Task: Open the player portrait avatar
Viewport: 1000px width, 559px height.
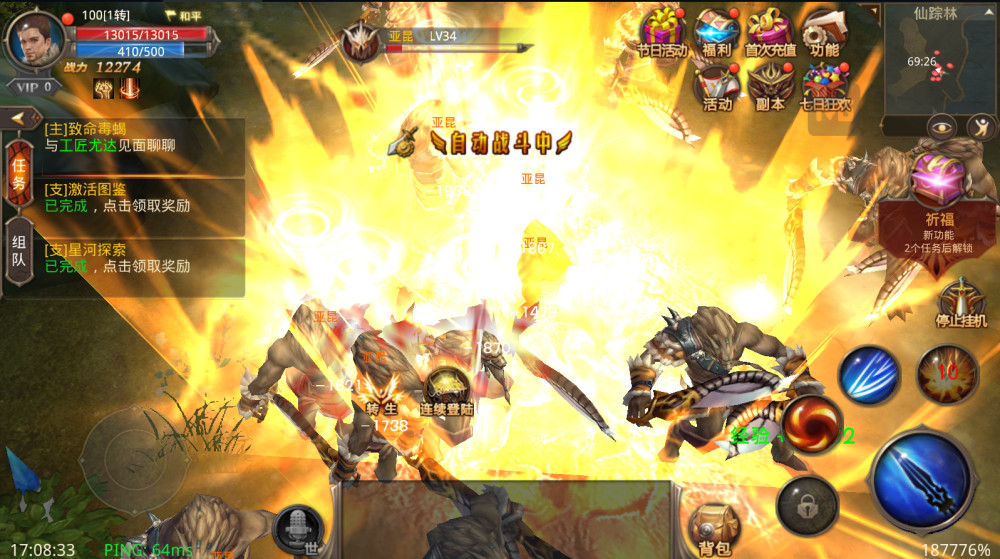Action: [x=36, y=38]
